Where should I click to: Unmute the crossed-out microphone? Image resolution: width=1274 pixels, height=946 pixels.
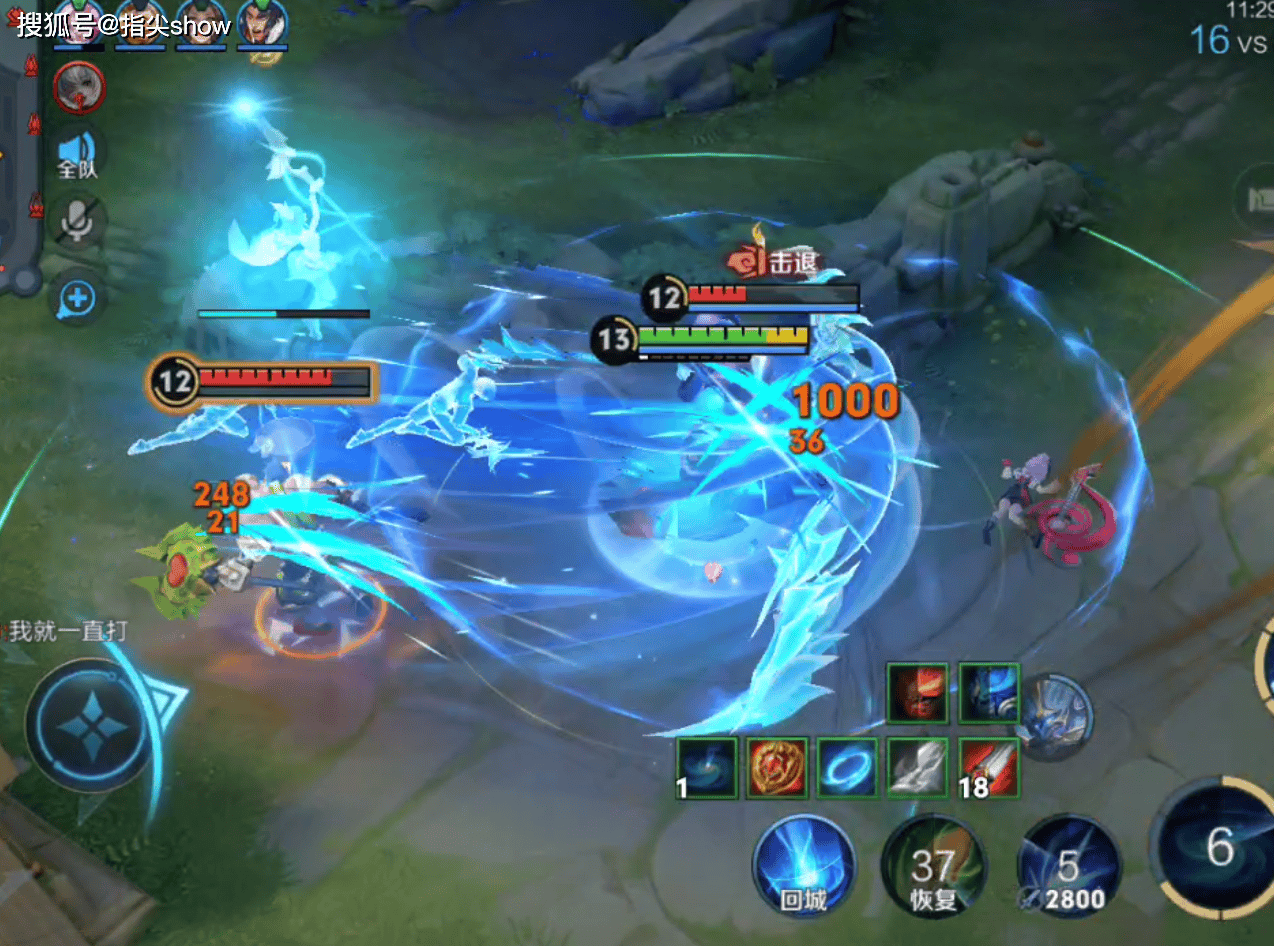click(x=78, y=222)
